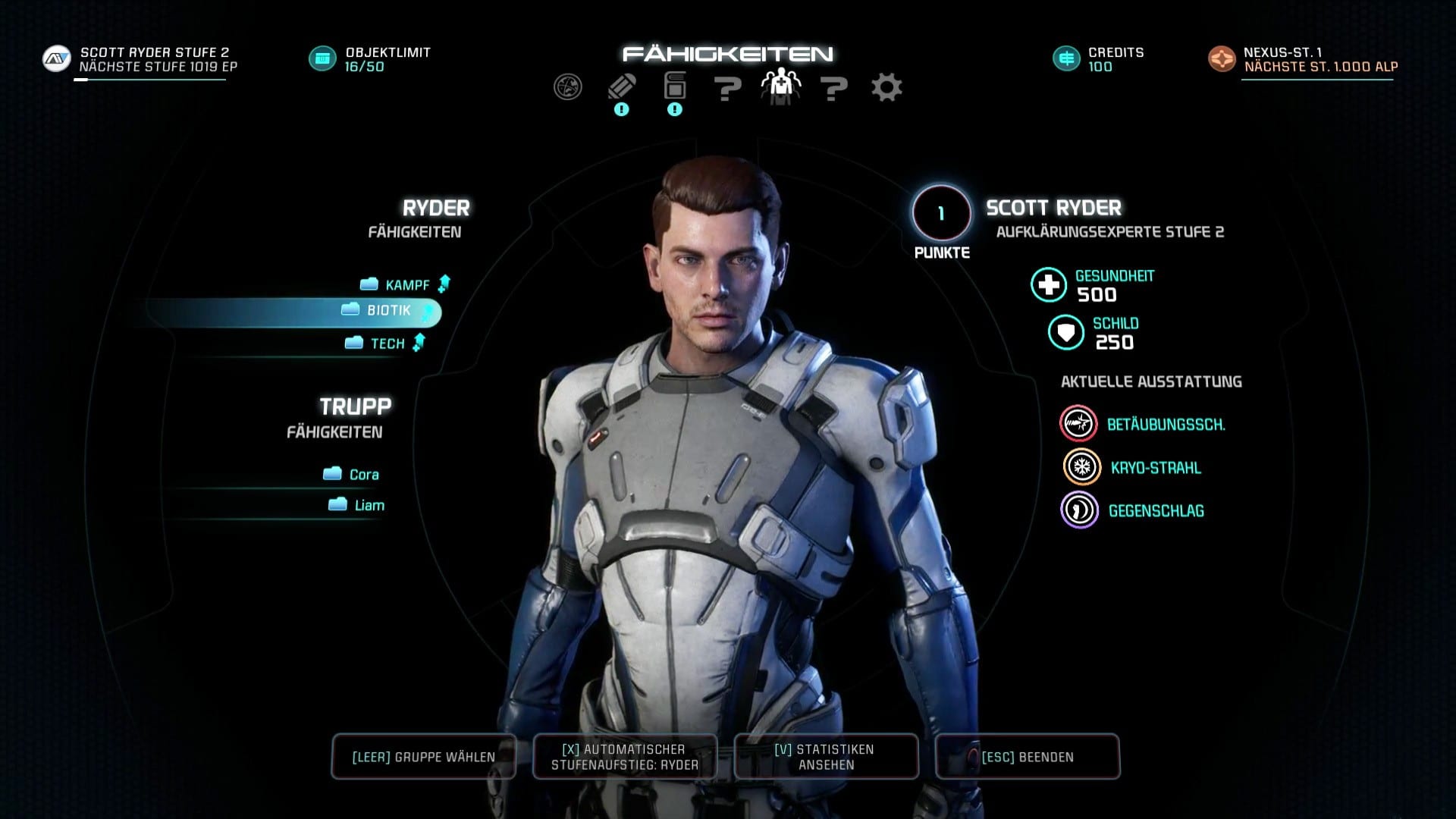Choose Automatischer Stufenaufstieg: Ryder

(x=625, y=757)
